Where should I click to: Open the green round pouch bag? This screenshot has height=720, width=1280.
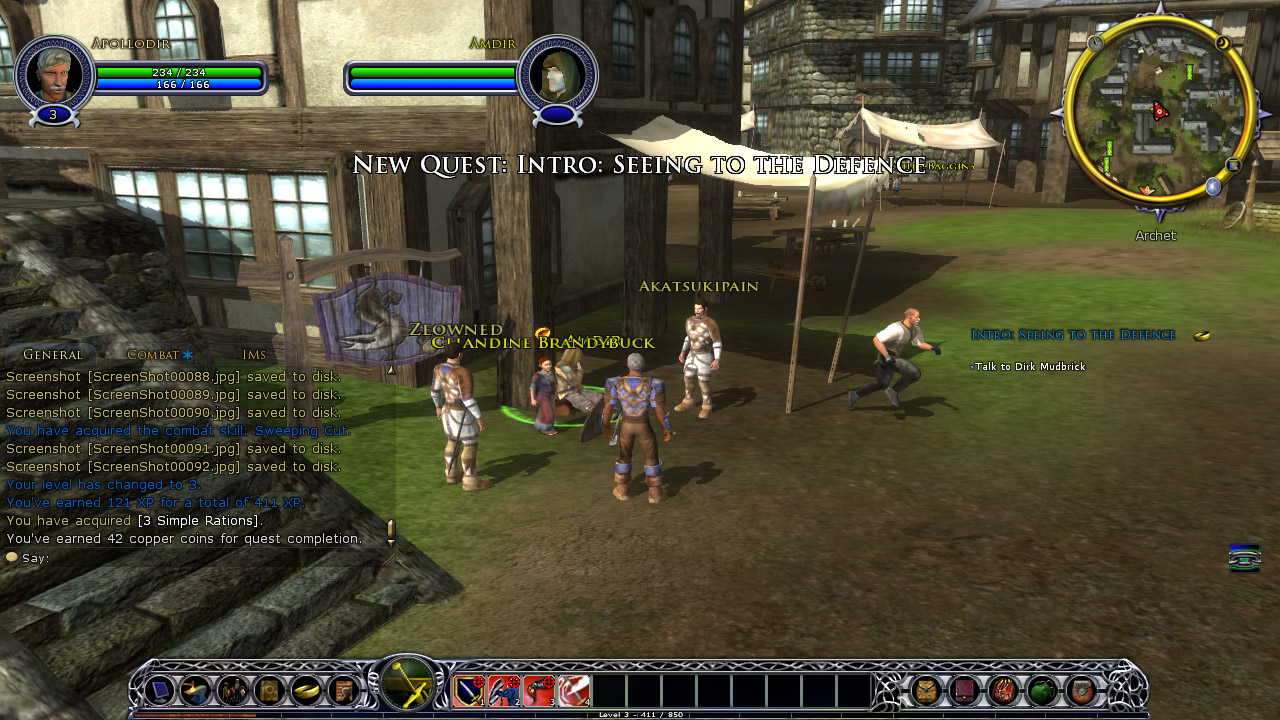coord(1042,690)
